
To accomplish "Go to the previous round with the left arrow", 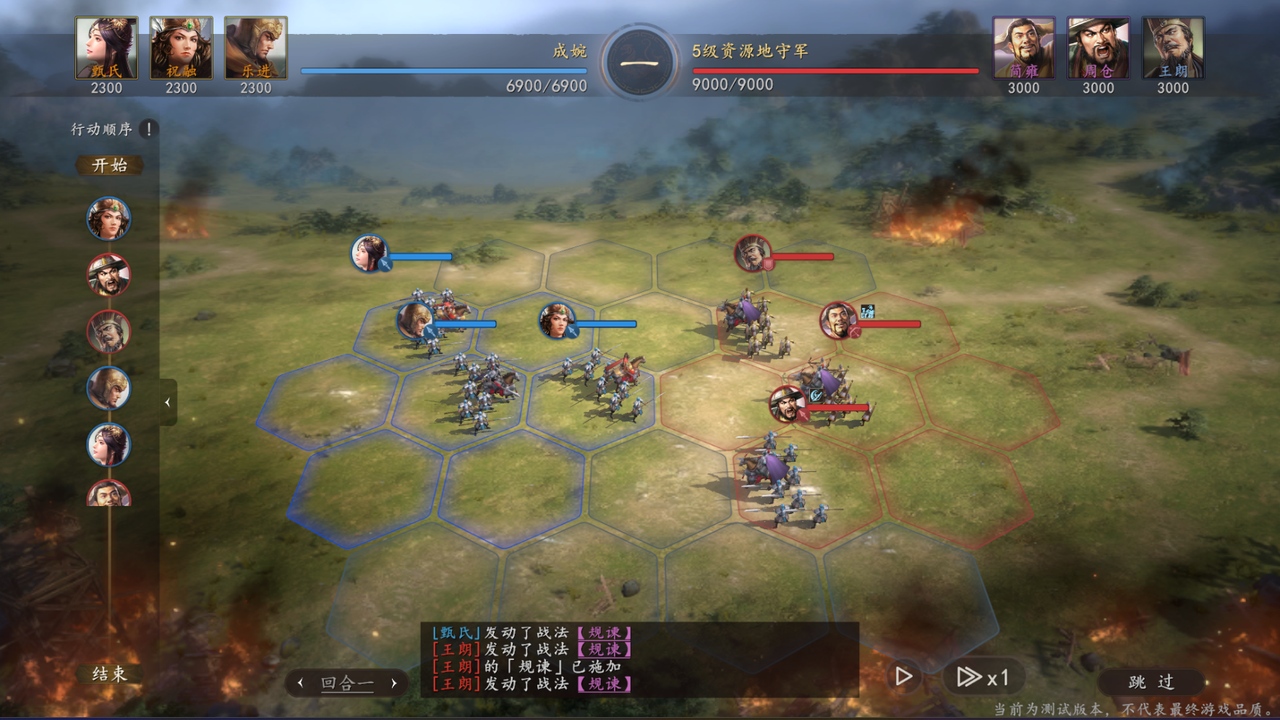I will (300, 684).
